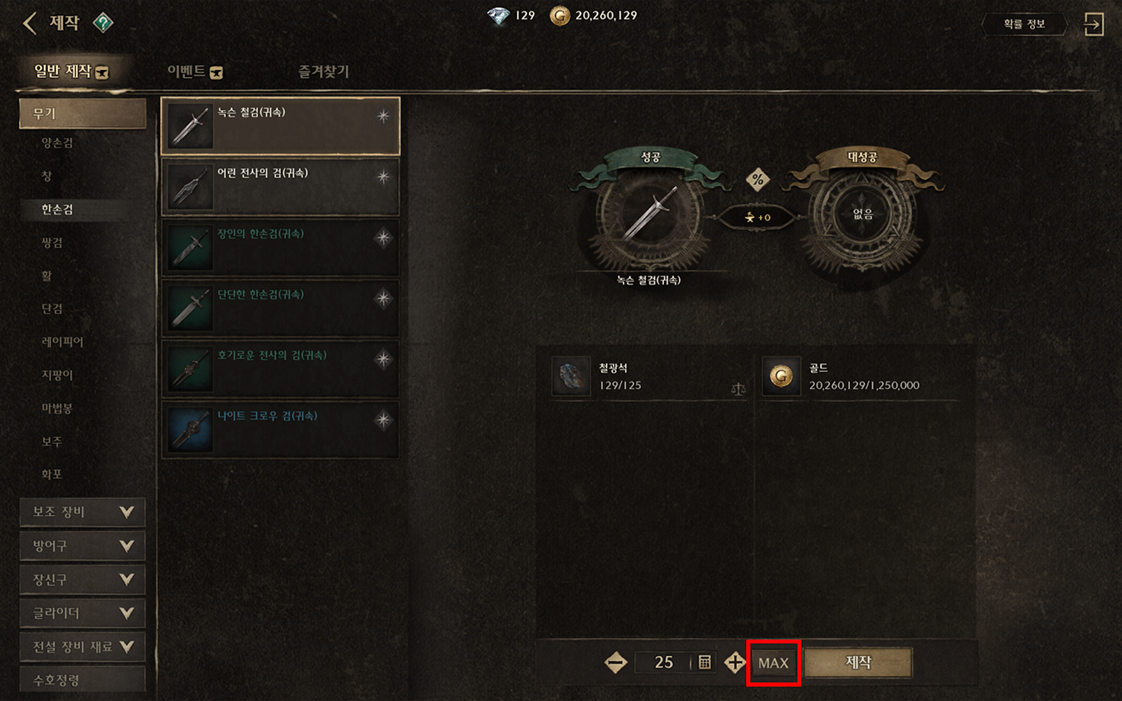Favorite the 녹슨 철검 recipe star
Screen dimensions: 1122x701
pyautogui.click(x=383, y=117)
